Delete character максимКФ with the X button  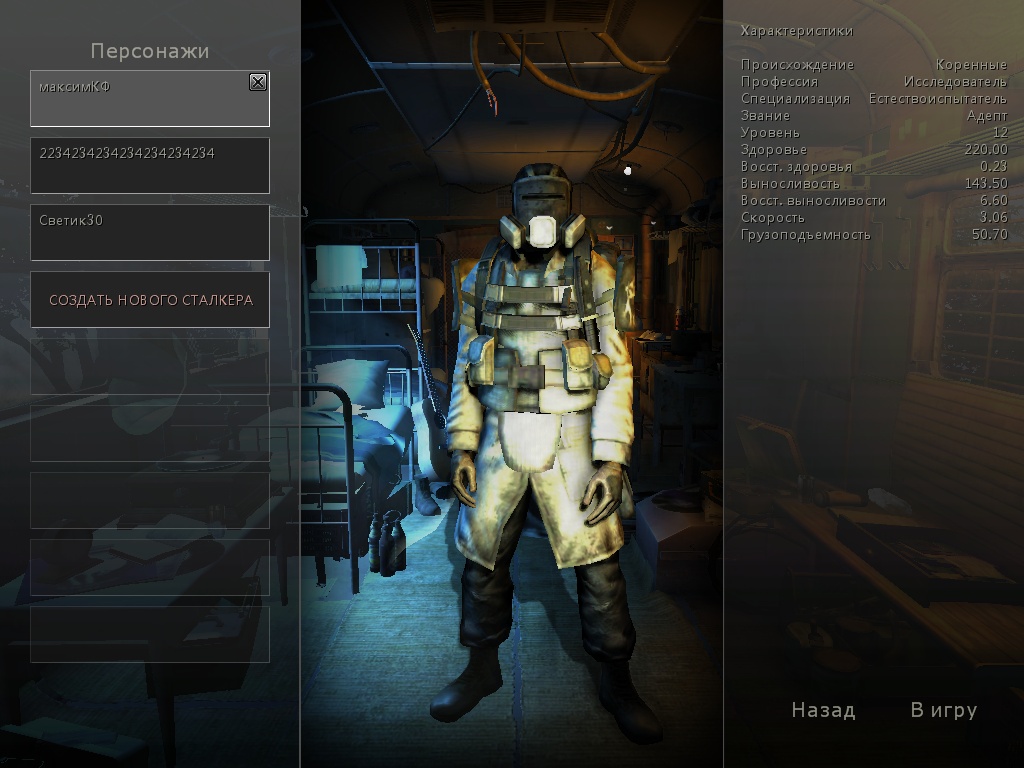pyautogui.click(x=258, y=82)
